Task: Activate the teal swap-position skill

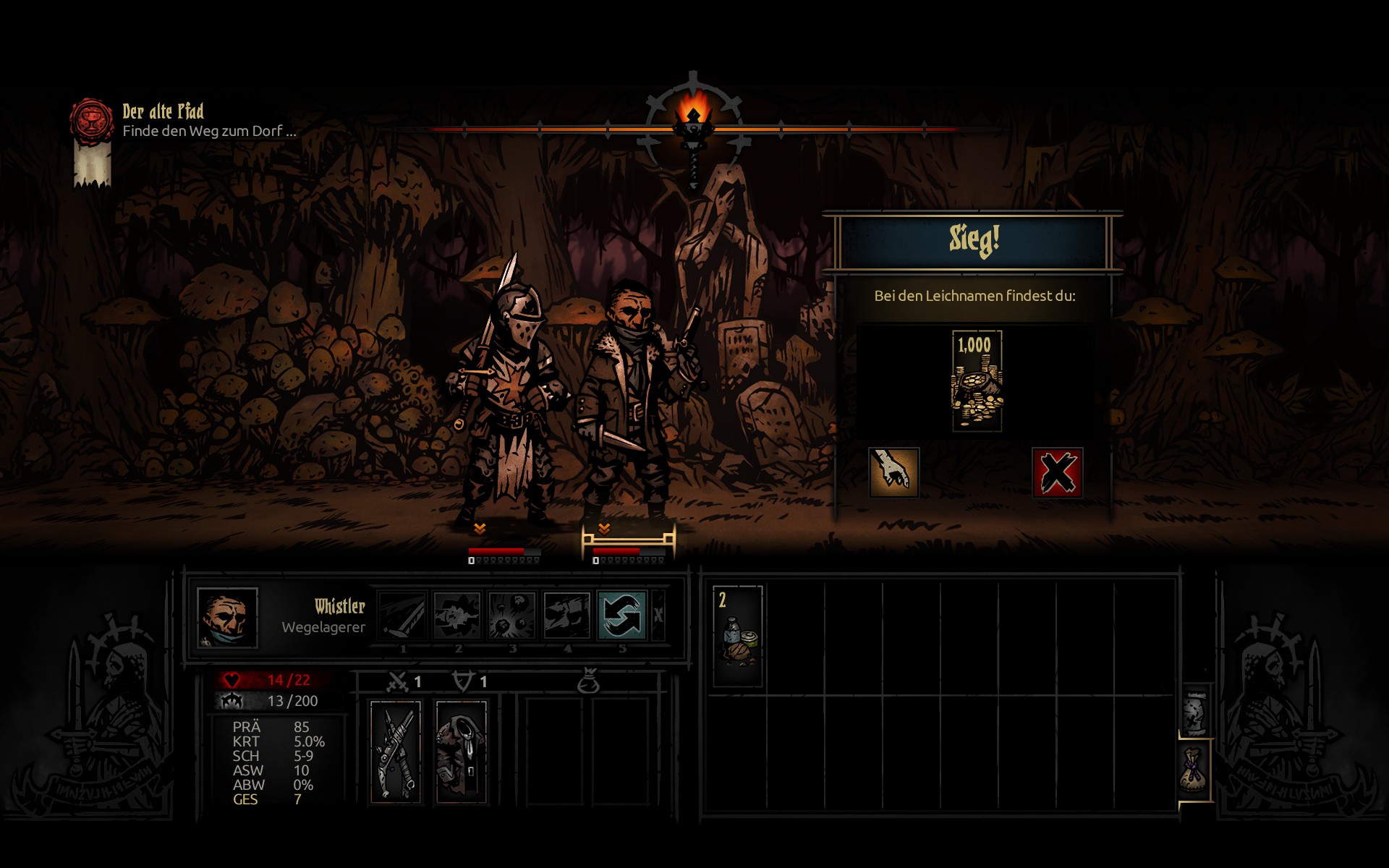Action: coord(621,616)
